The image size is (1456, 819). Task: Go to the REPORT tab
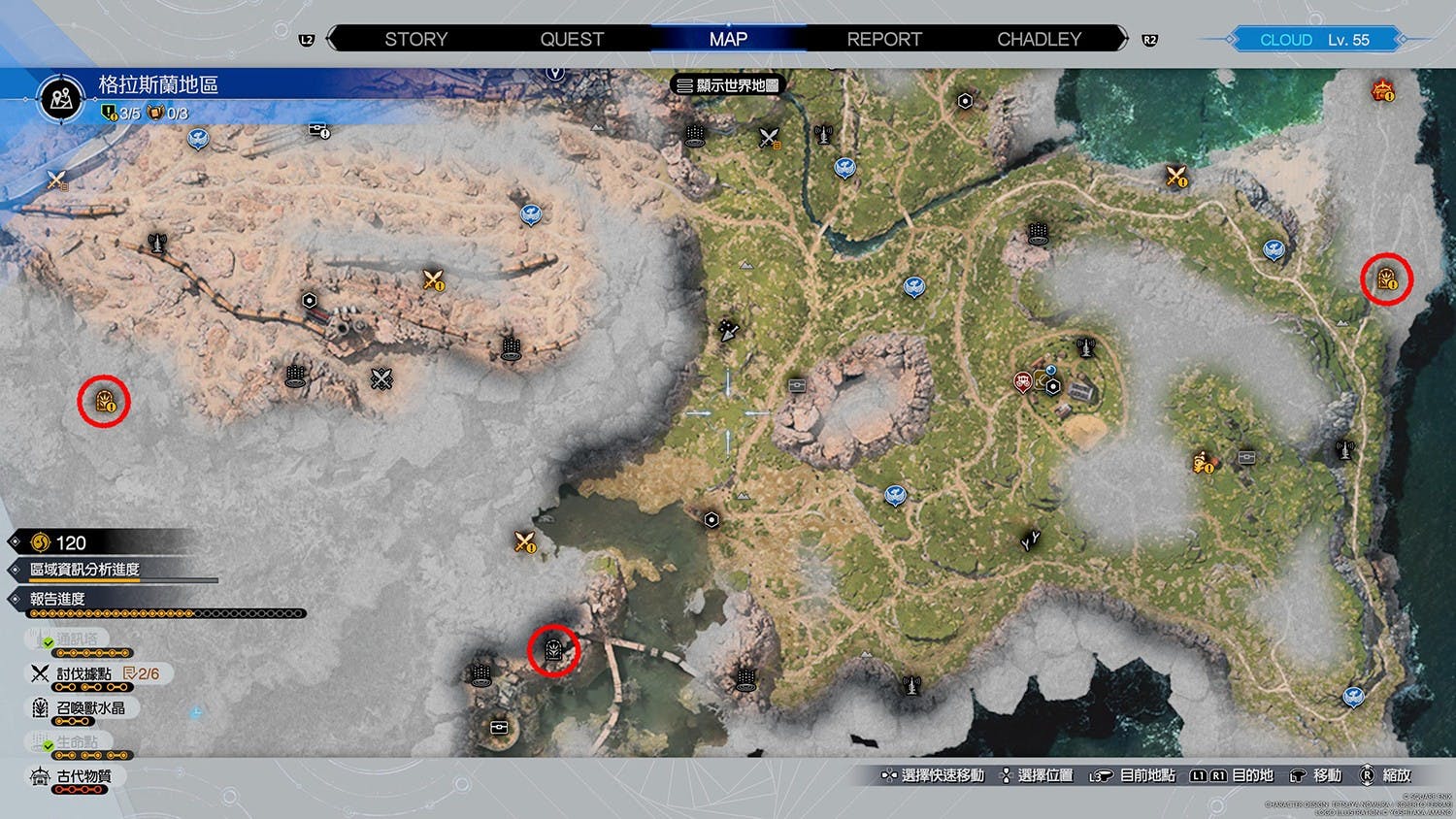pyautogui.click(x=884, y=40)
